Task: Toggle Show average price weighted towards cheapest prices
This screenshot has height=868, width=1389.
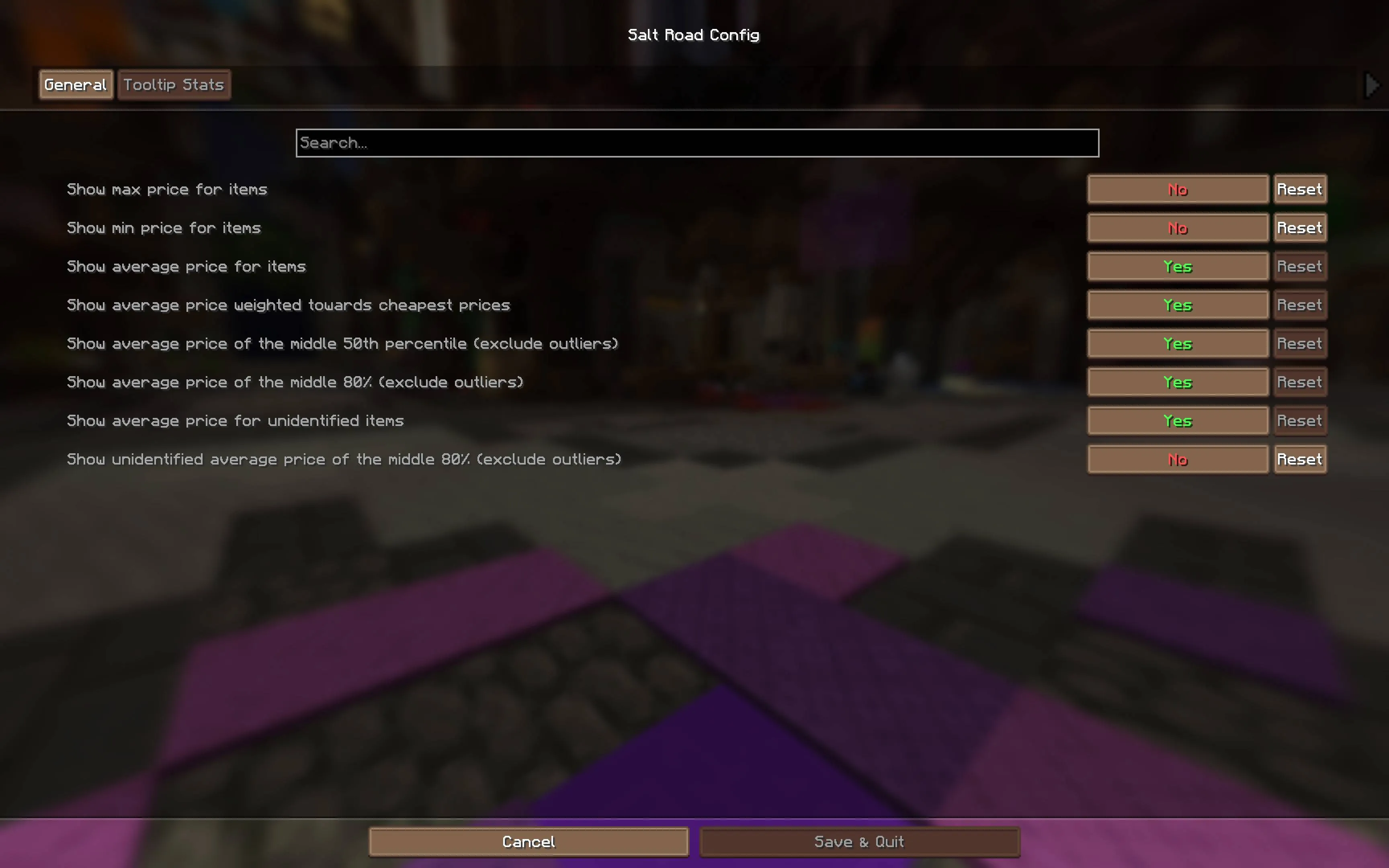Action: [x=1178, y=305]
